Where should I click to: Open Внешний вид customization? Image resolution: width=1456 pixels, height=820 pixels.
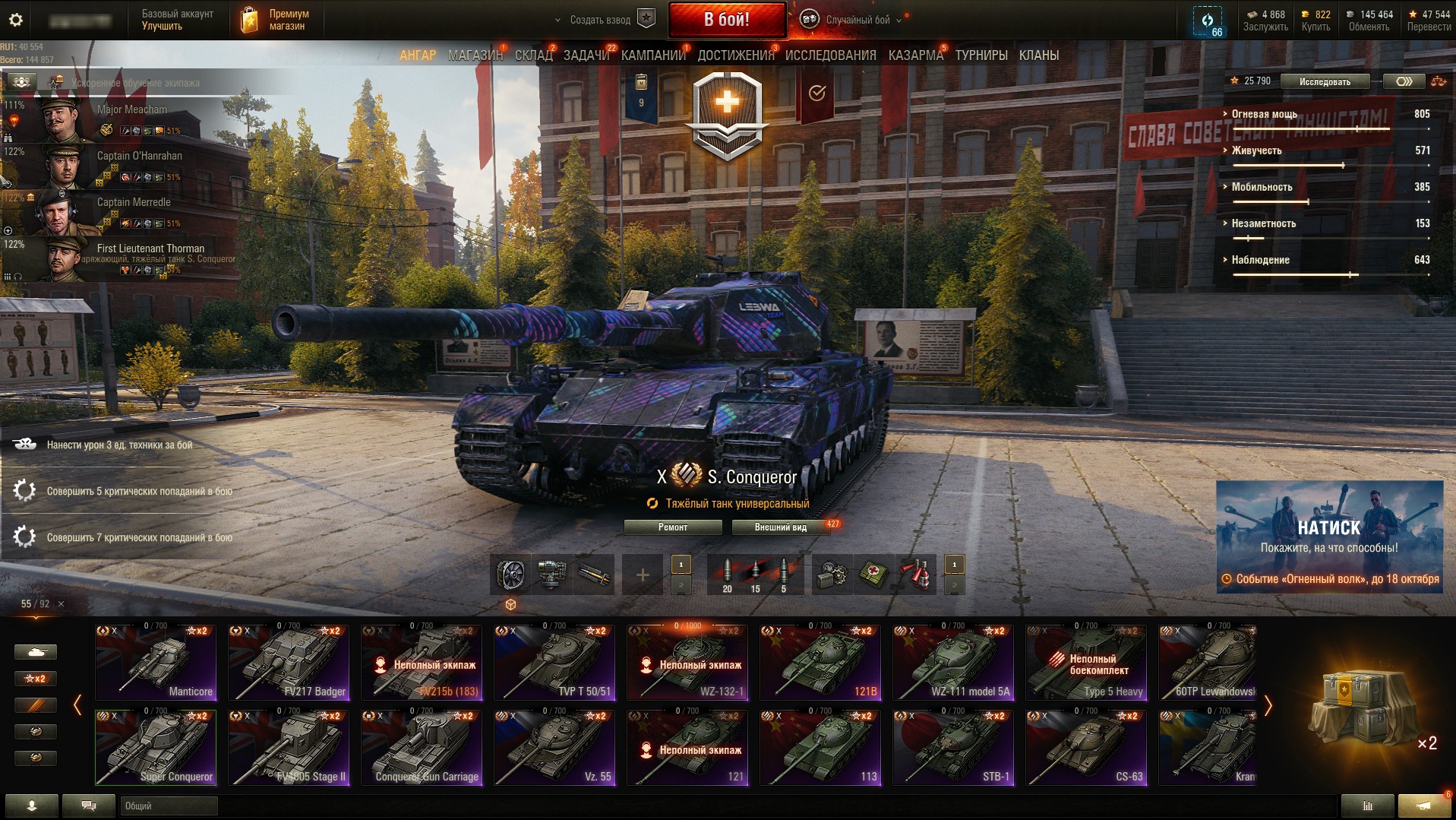[x=780, y=527]
